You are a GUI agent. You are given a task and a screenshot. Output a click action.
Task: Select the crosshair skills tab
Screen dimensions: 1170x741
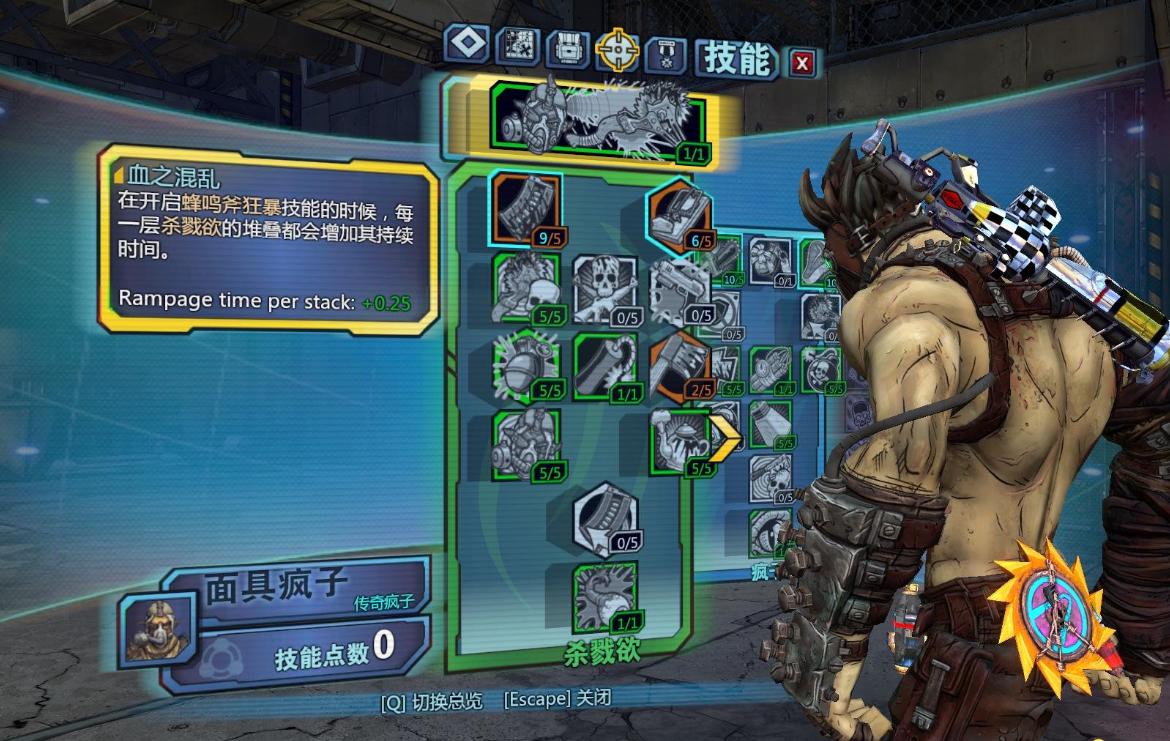tap(617, 47)
